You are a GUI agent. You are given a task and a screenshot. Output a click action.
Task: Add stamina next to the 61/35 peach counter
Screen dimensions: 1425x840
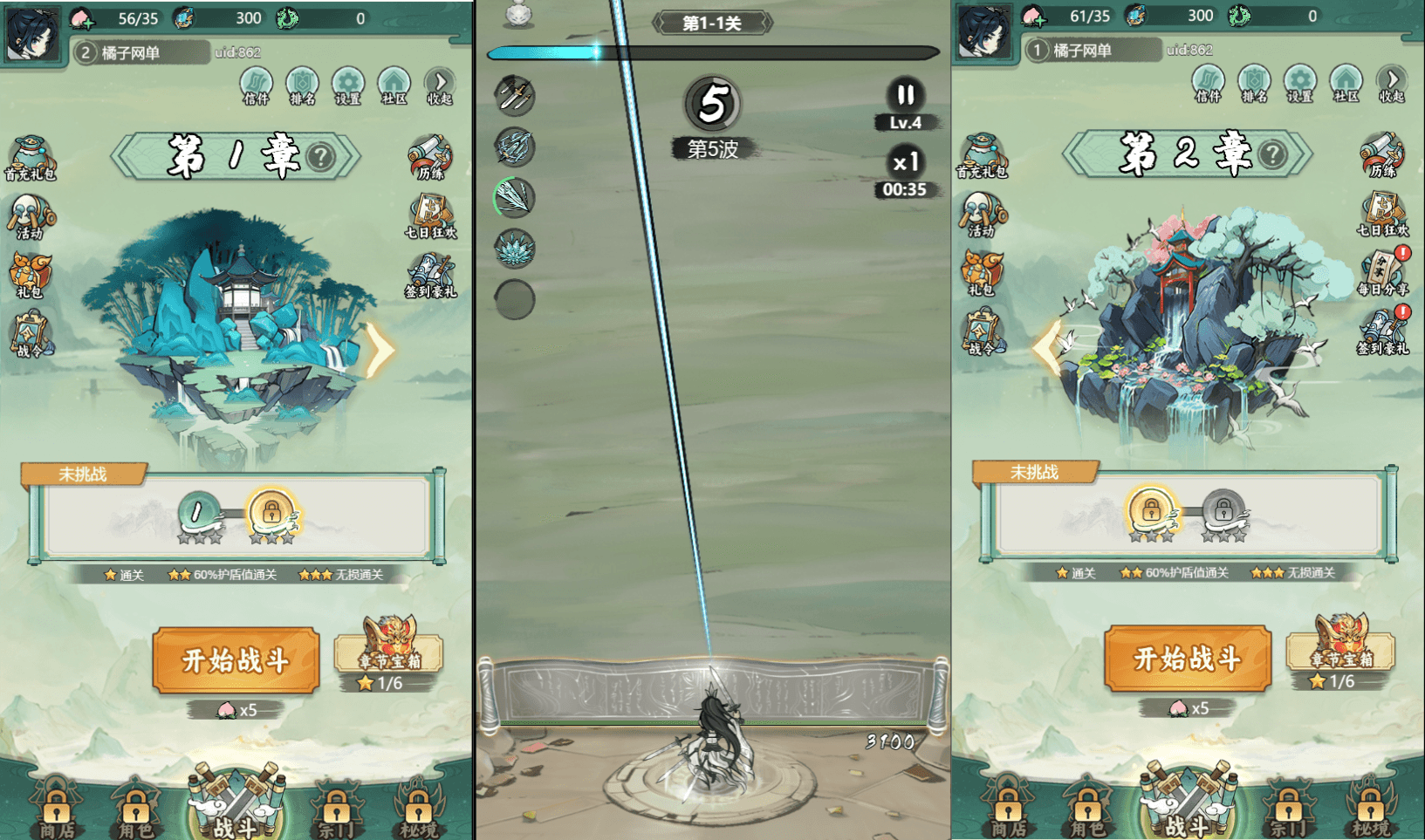pyautogui.click(x=1033, y=17)
